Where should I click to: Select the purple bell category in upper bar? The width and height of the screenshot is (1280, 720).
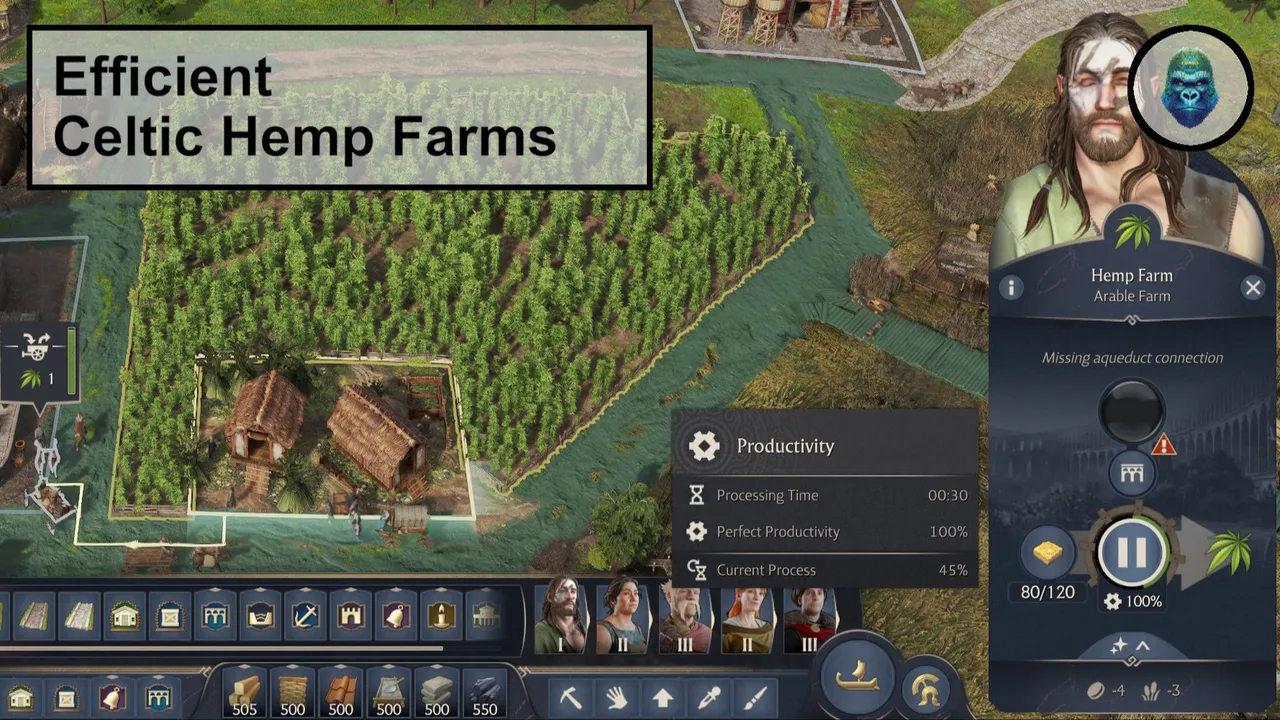point(396,615)
